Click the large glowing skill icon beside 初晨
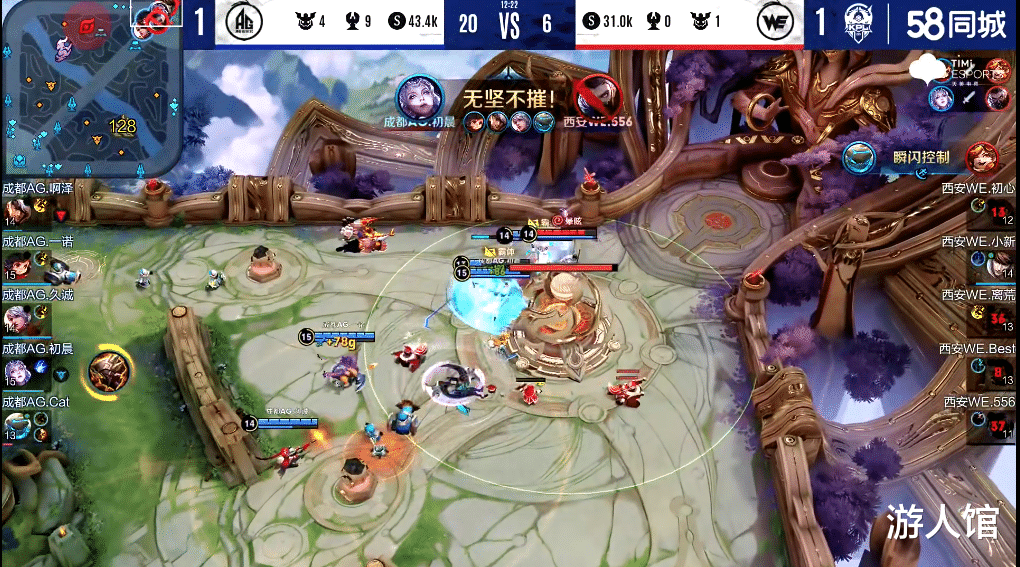 click(x=109, y=371)
